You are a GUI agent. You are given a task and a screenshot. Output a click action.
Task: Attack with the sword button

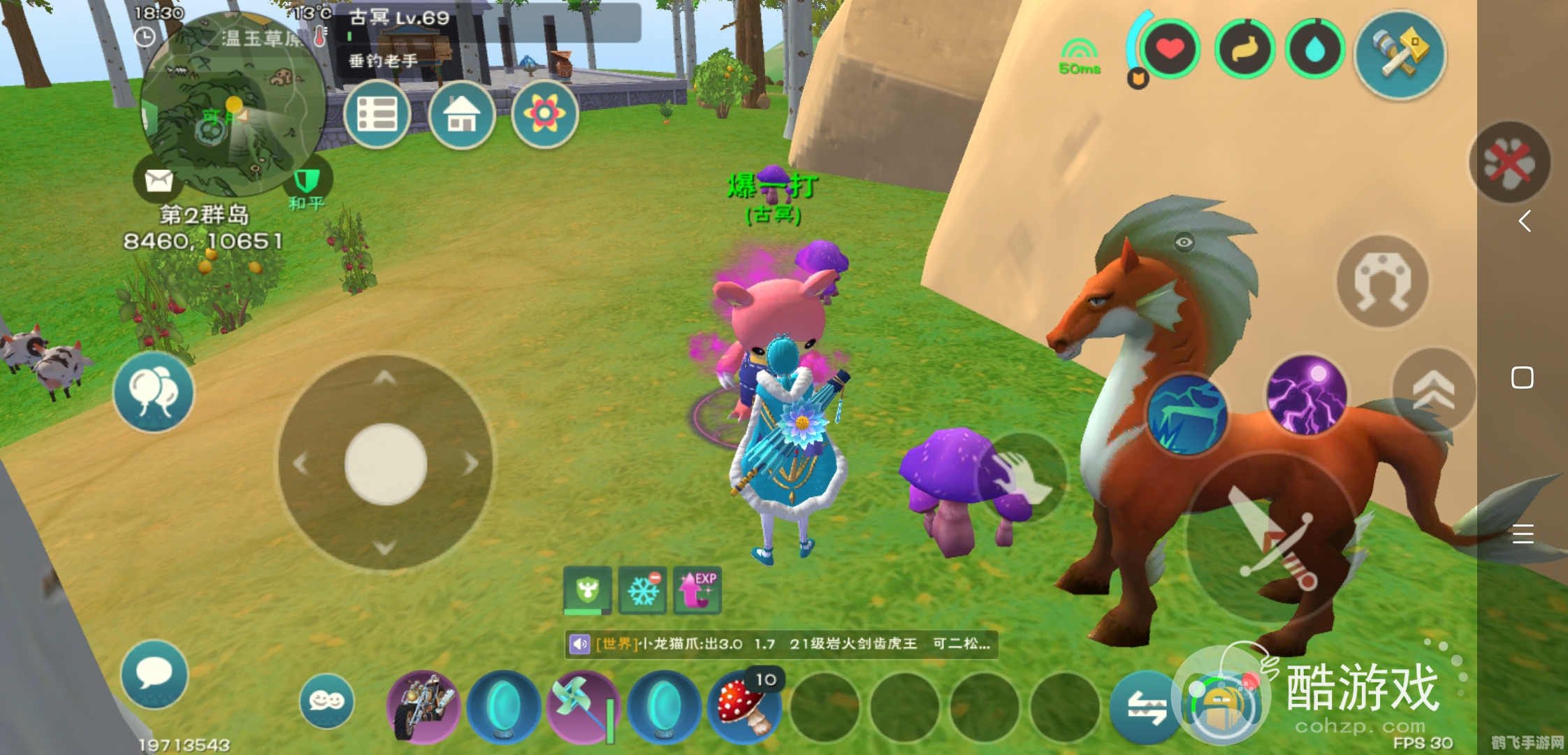[x=1272, y=538]
